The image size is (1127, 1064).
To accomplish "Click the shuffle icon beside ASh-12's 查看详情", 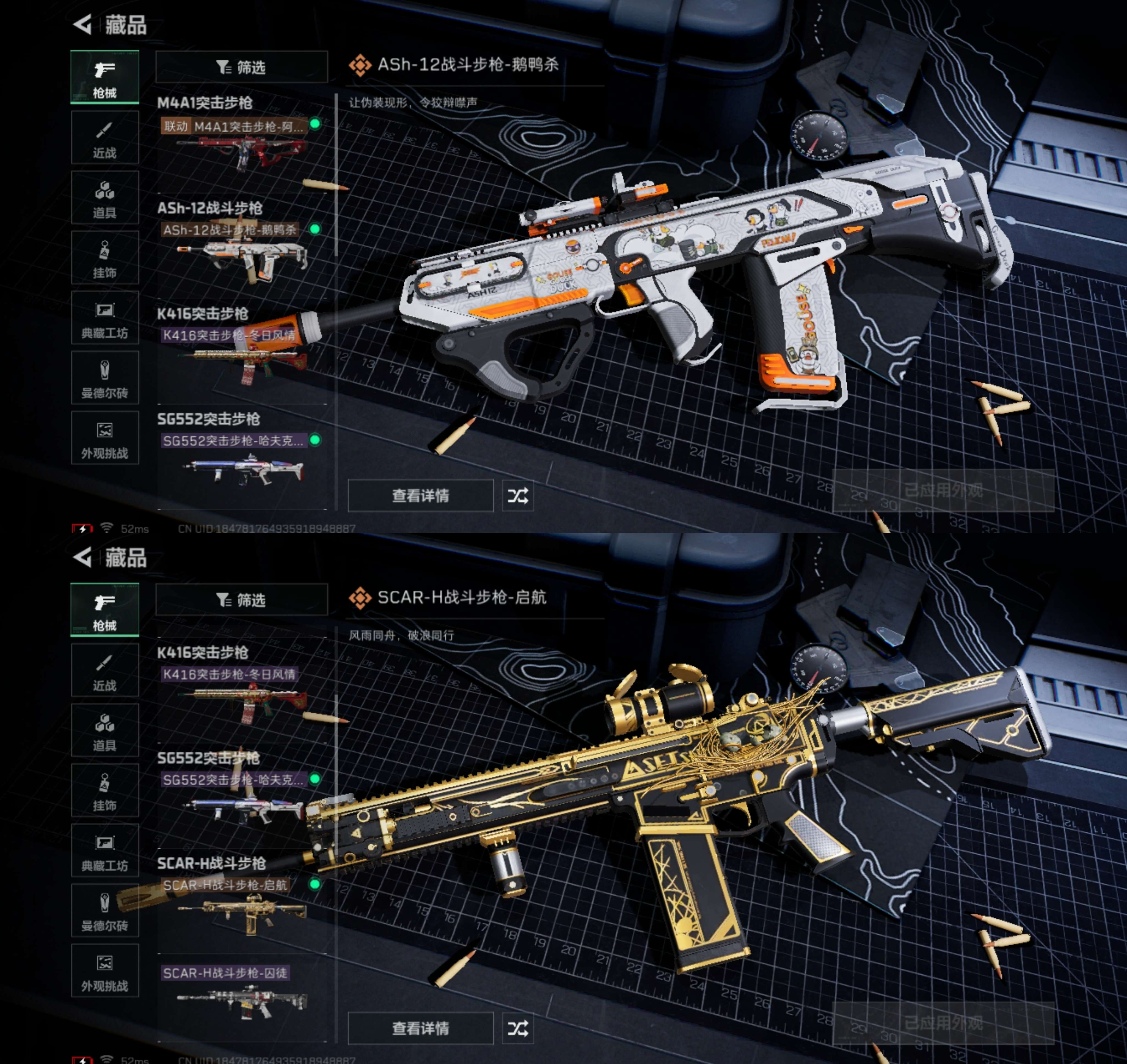I will click(518, 496).
